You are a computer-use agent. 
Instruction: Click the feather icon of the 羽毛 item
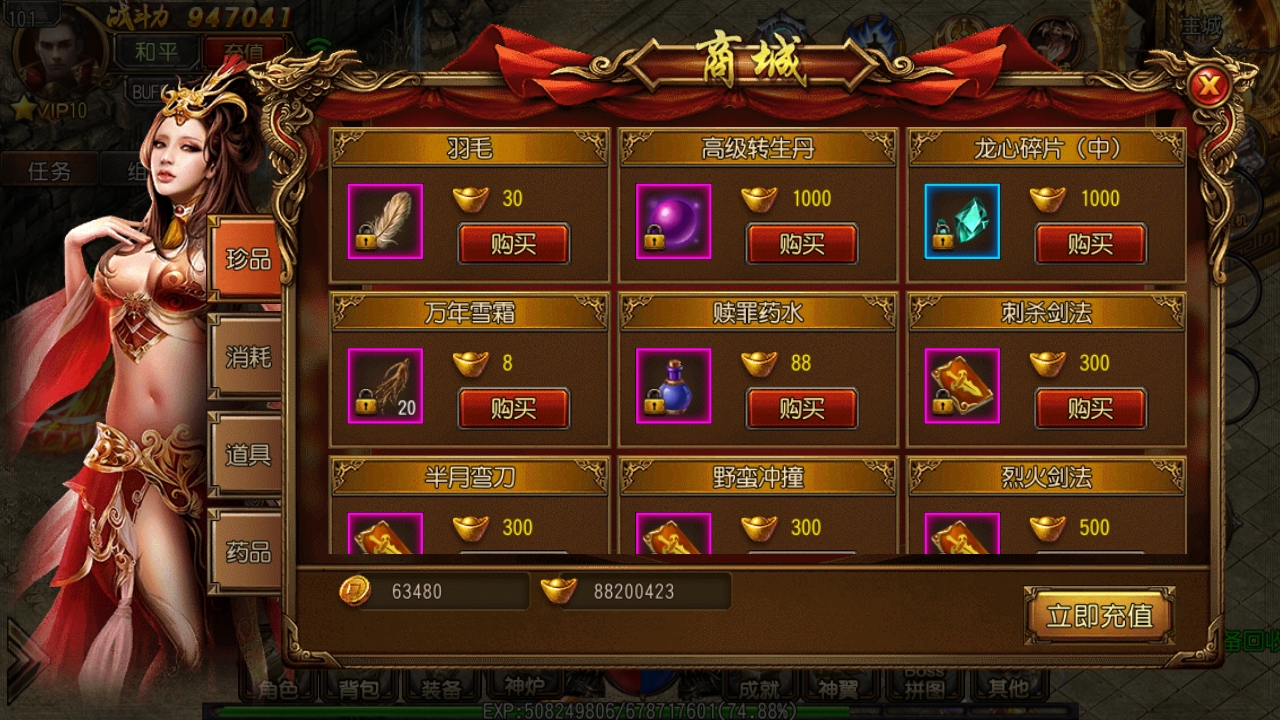[x=384, y=221]
